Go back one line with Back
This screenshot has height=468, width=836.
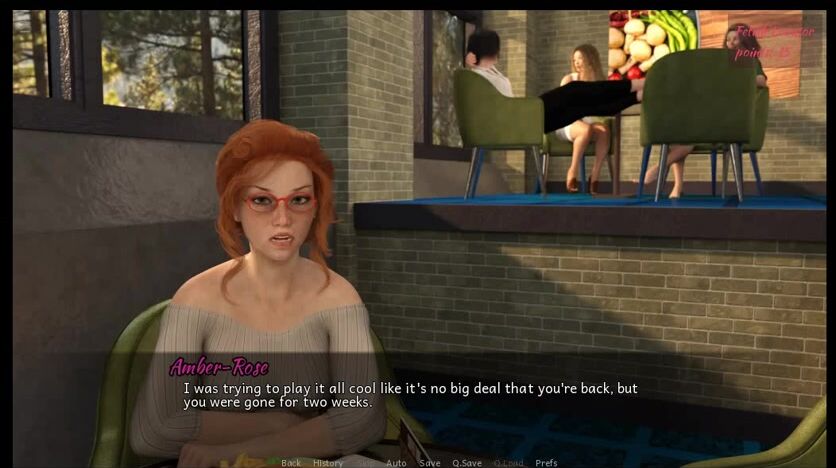pos(291,463)
